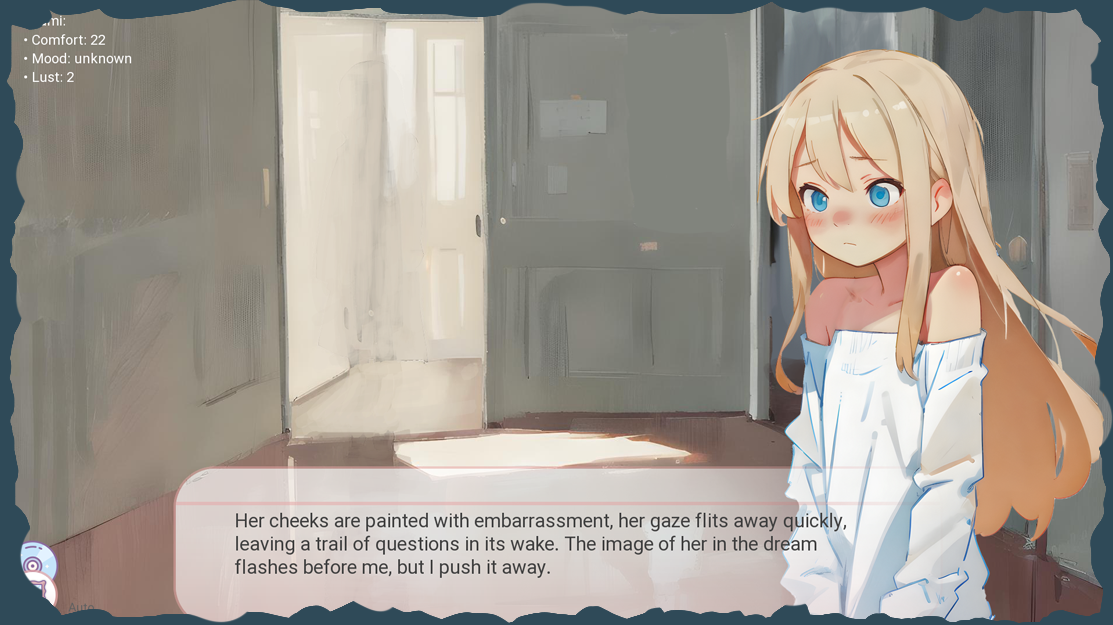Open the blue disc icon menu
1113x625 pixels.
(x=36, y=564)
